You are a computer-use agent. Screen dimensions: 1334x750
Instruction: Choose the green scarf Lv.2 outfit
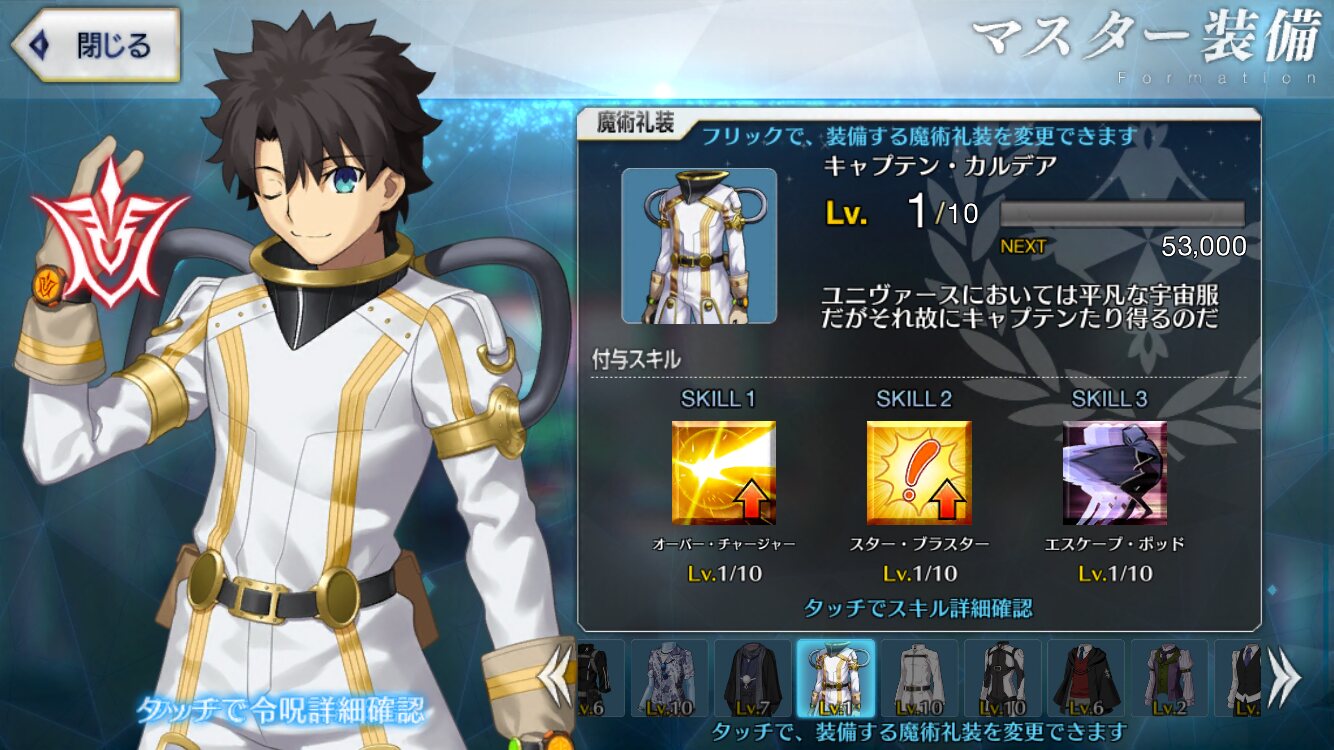click(x=1170, y=679)
